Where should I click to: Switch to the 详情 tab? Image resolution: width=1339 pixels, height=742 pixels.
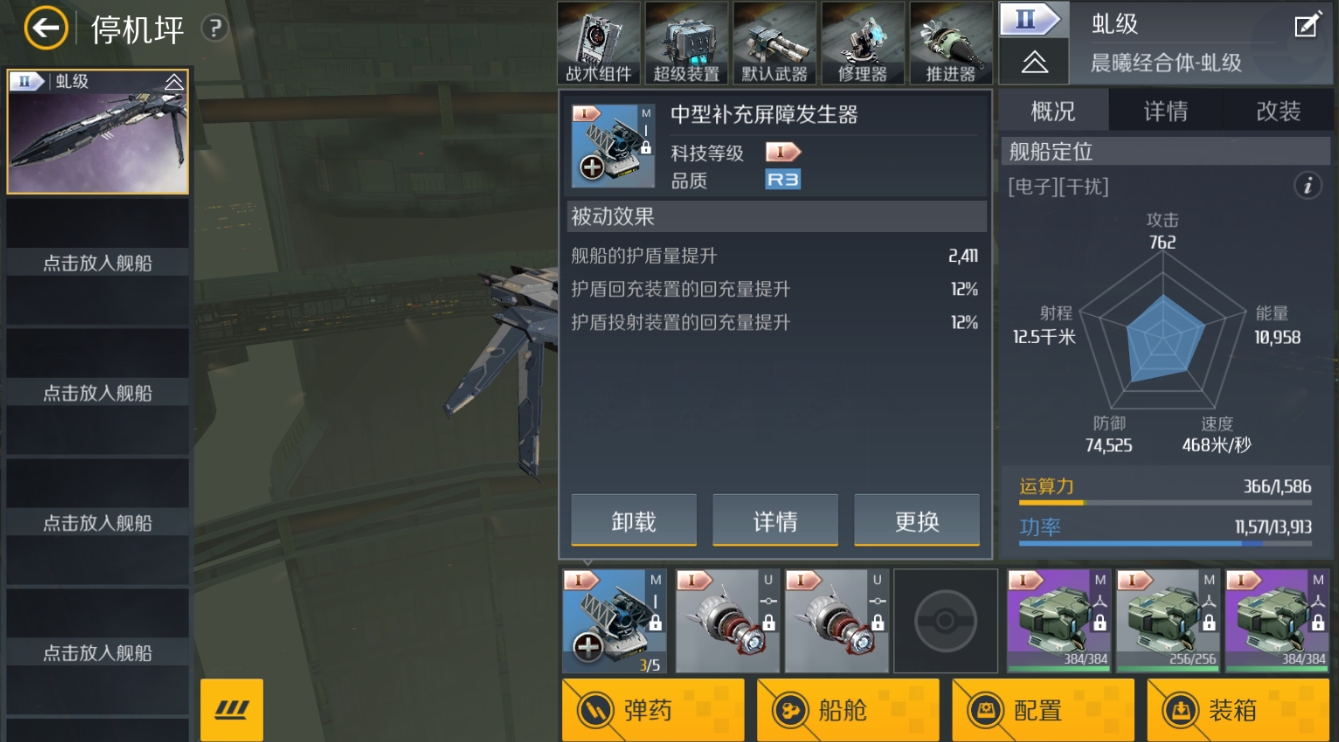pyautogui.click(x=1165, y=110)
